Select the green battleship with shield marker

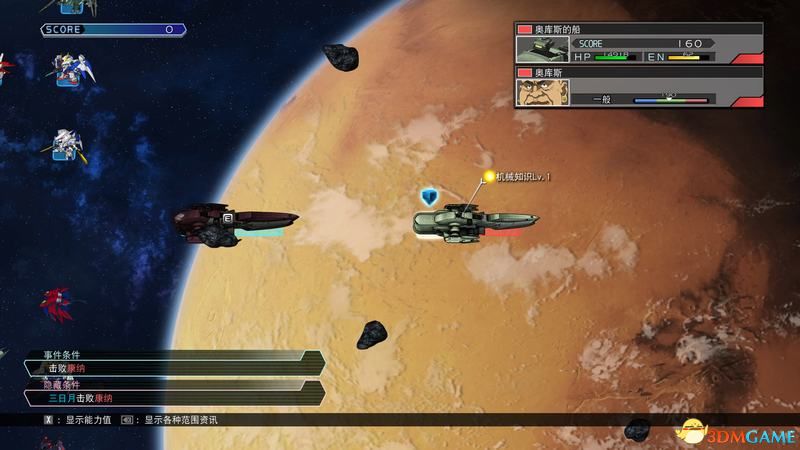click(x=475, y=220)
